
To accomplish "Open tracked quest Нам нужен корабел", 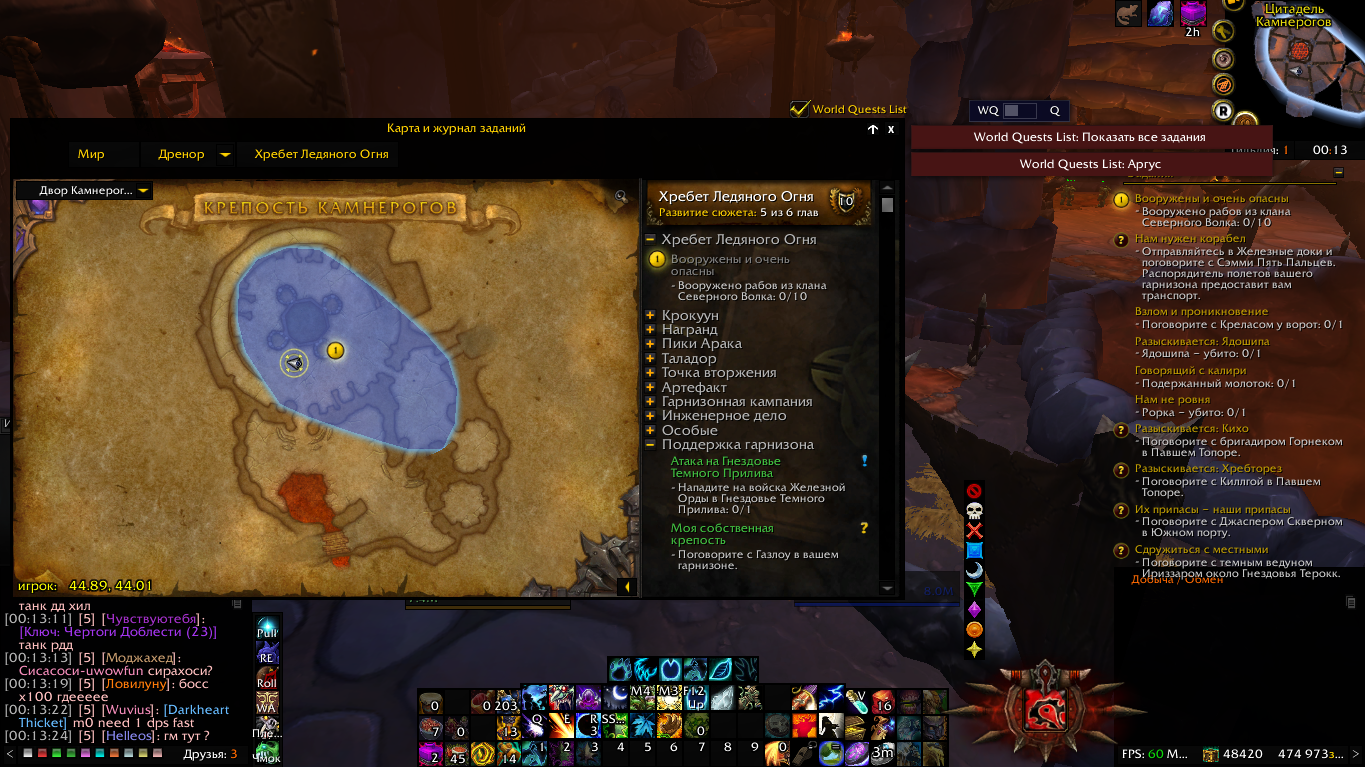I will [1176, 239].
